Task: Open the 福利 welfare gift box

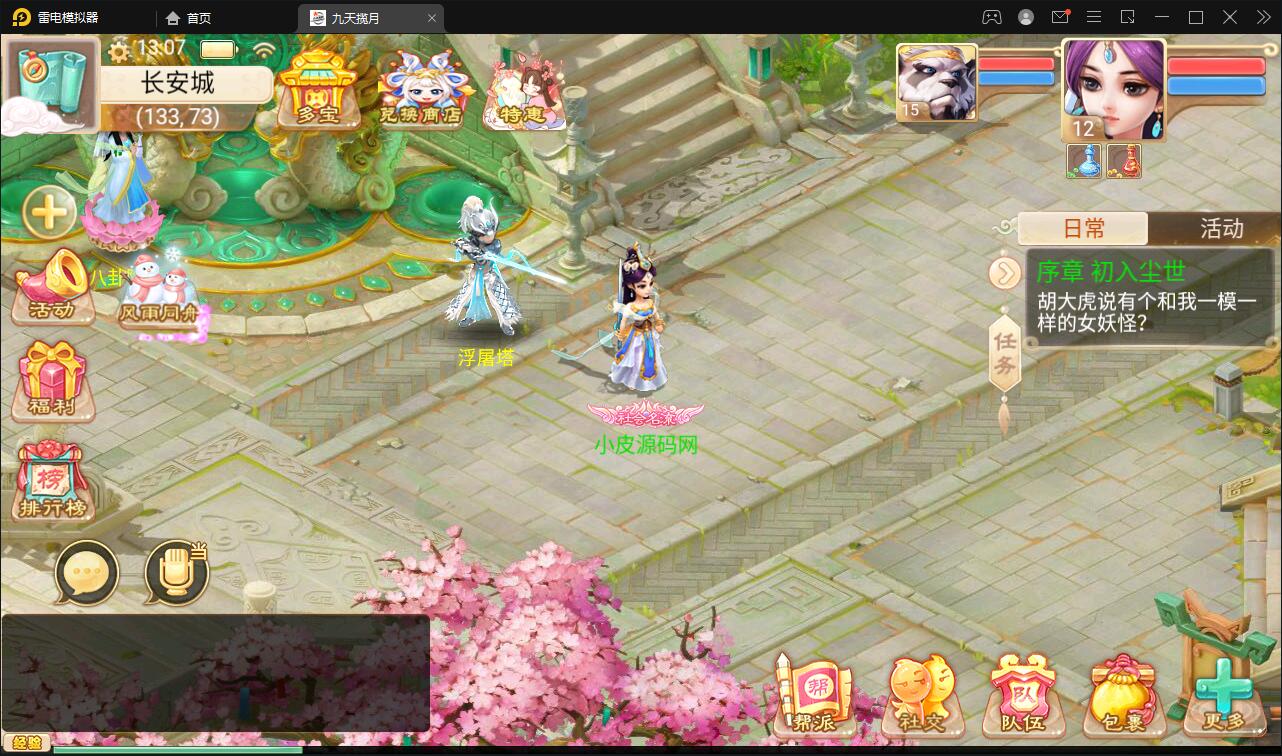Action: pyautogui.click(x=52, y=381)
